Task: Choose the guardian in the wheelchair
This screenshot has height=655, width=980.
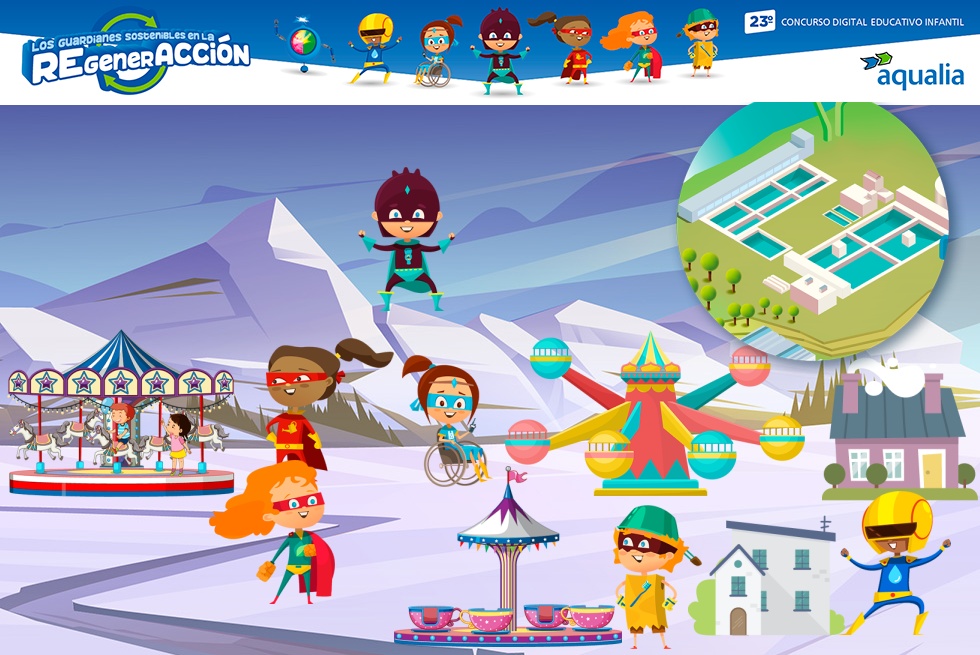Action: 451,425
